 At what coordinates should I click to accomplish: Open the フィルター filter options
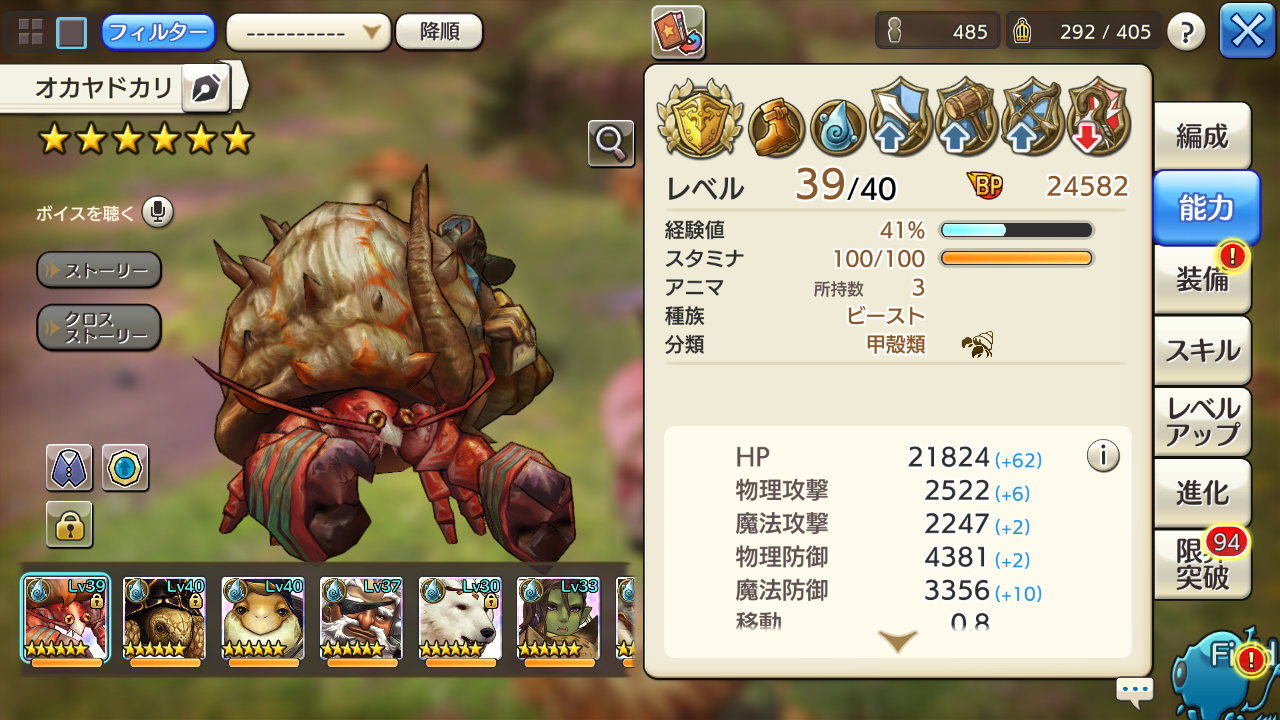click(158, 32)
